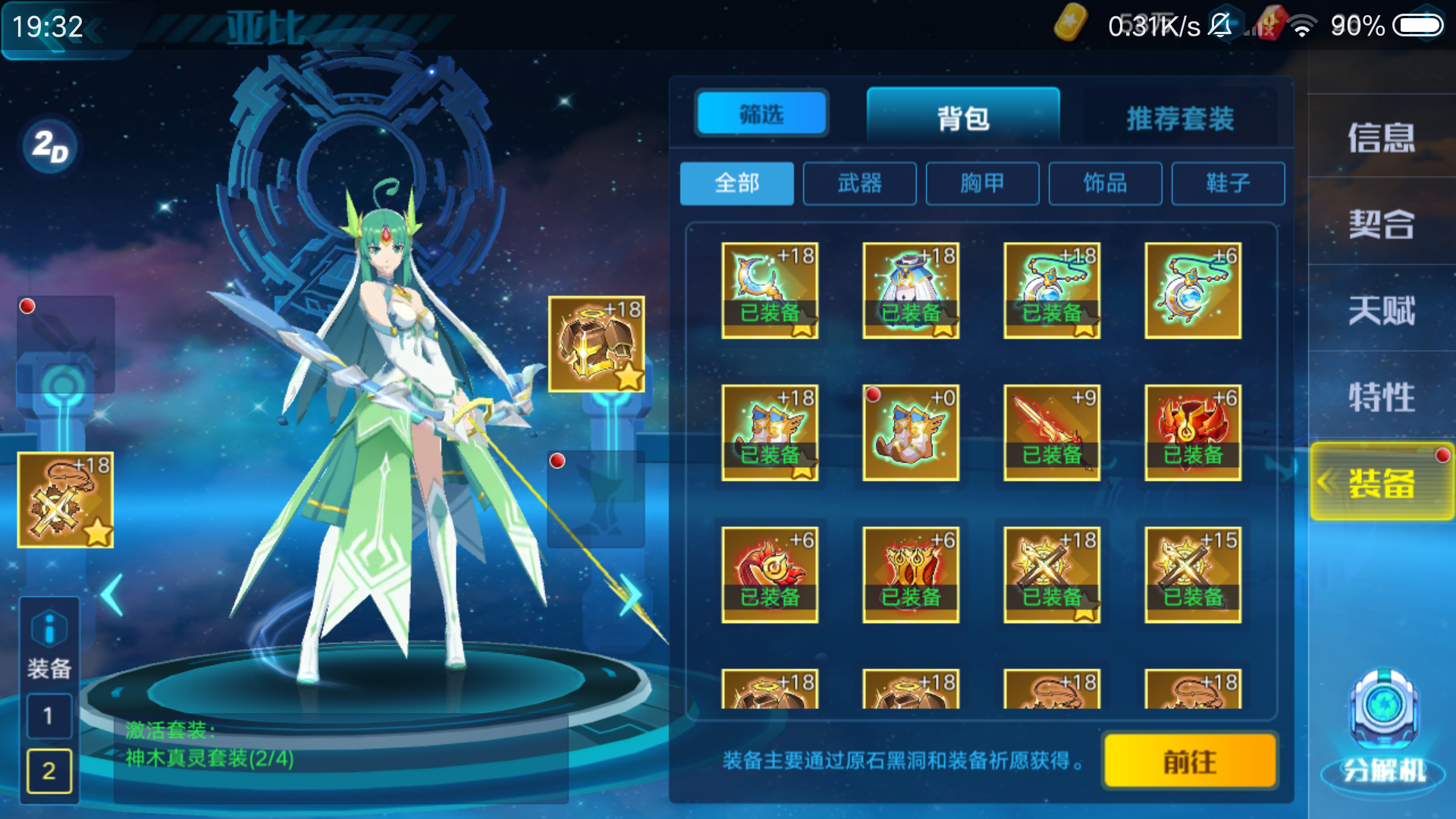The width and height of the screenshot is (1456, 819).
Task: Collapse the 装备 sidebar panel with its chevron
Action: (1326, 483)
